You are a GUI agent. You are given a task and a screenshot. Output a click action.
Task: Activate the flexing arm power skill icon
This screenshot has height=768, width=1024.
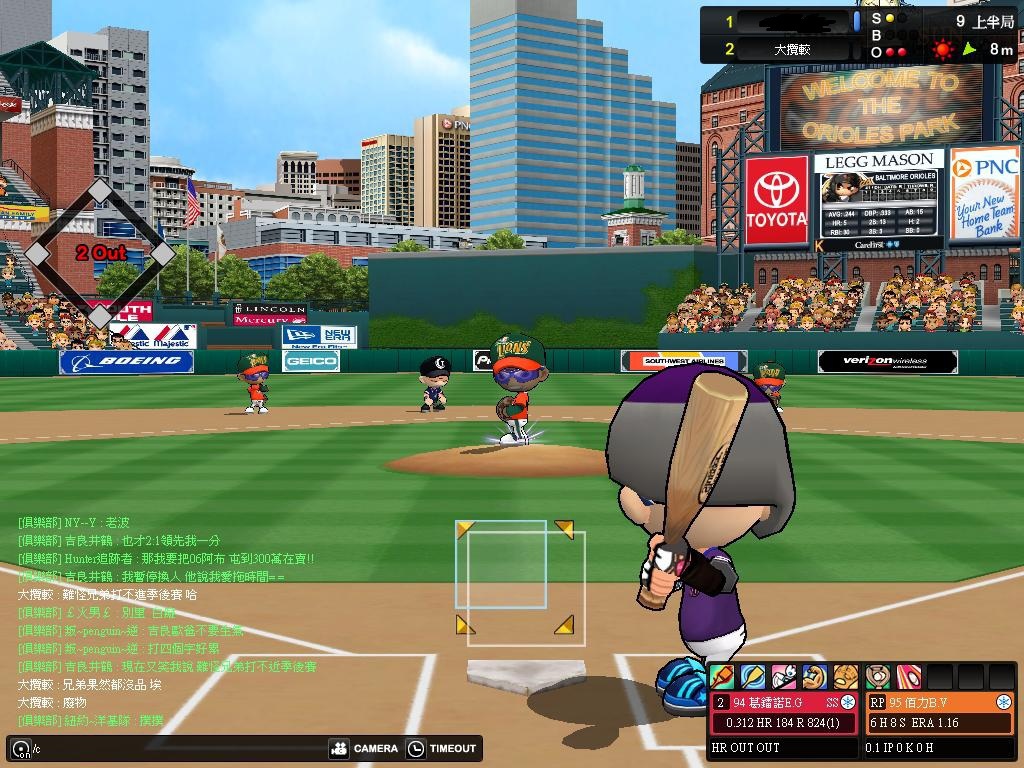(815, 677)
